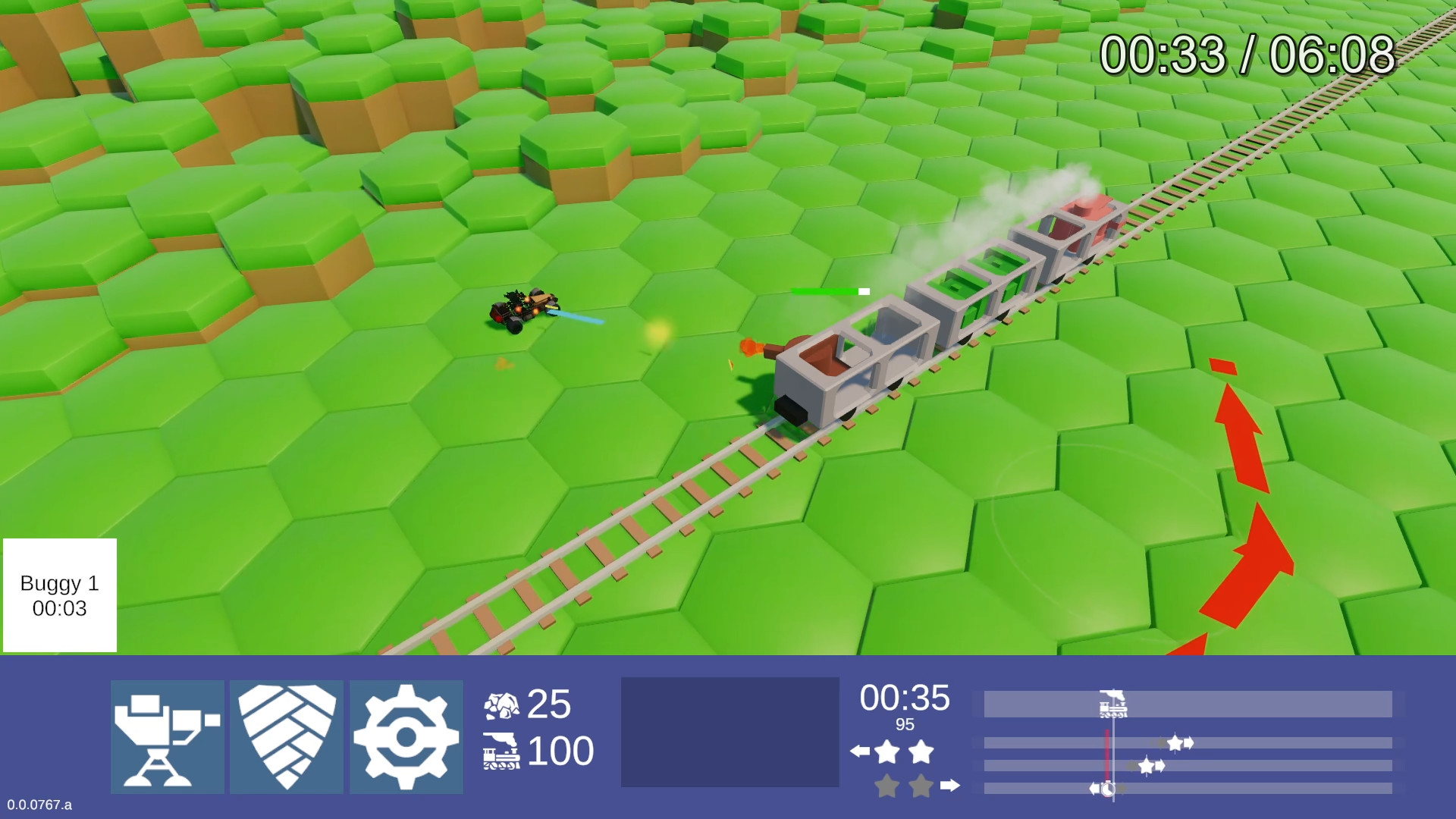This screenshot has width=1456, height=819.
Task: Click the star marker on the third timeline track
Action: pos(1147,767)
